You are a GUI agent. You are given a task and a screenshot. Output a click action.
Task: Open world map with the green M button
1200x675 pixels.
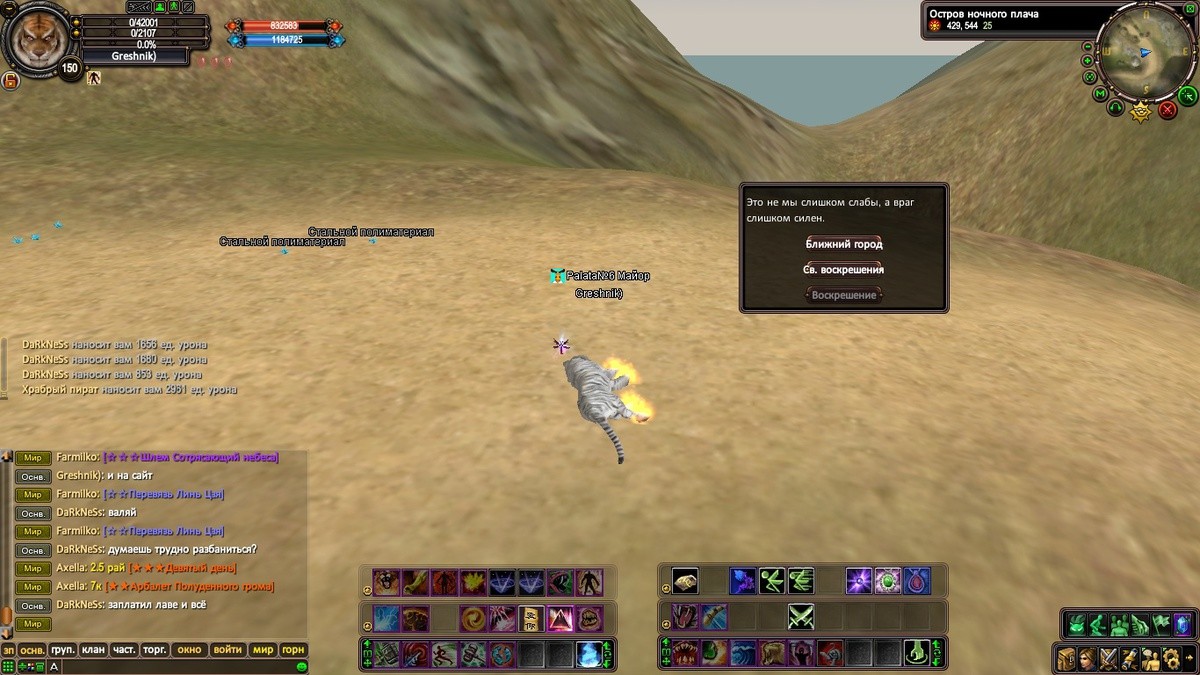(1100, 94)
